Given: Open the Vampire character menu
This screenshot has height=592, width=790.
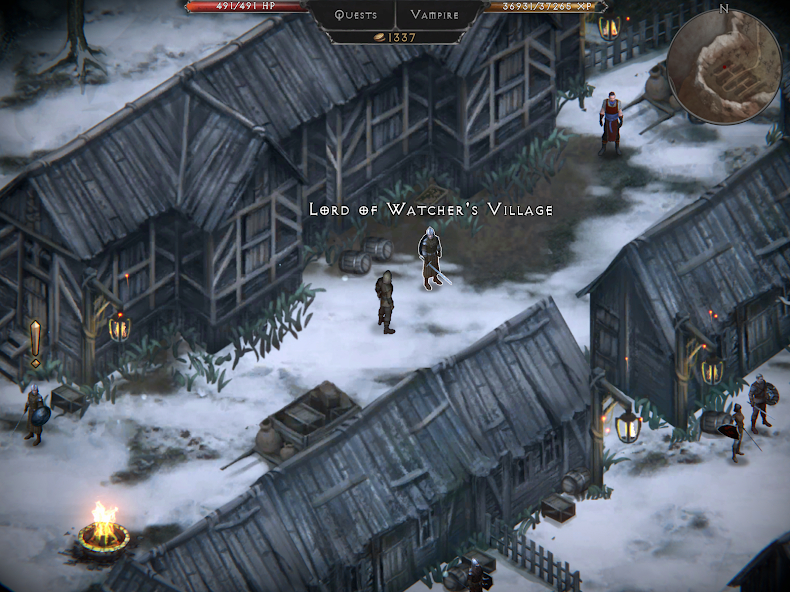Looking at the screenshot, I should [435, 15].
